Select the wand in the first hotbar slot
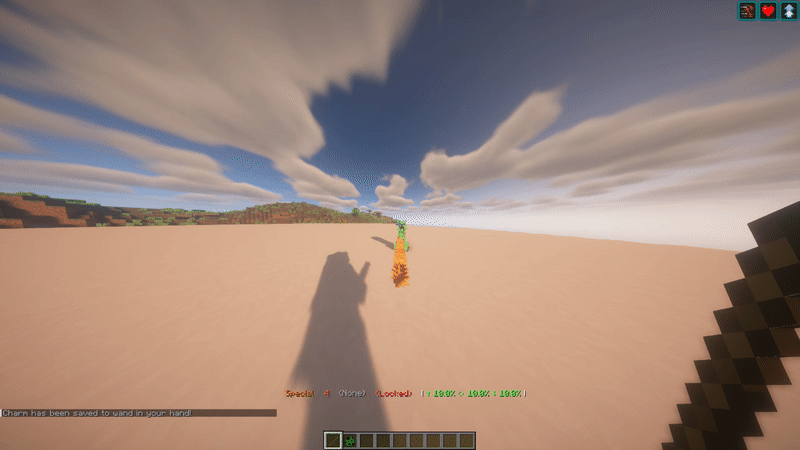Image resolution: width=800 pixels, height=450 pixels. pyautogui.click(x=334, y=440)
